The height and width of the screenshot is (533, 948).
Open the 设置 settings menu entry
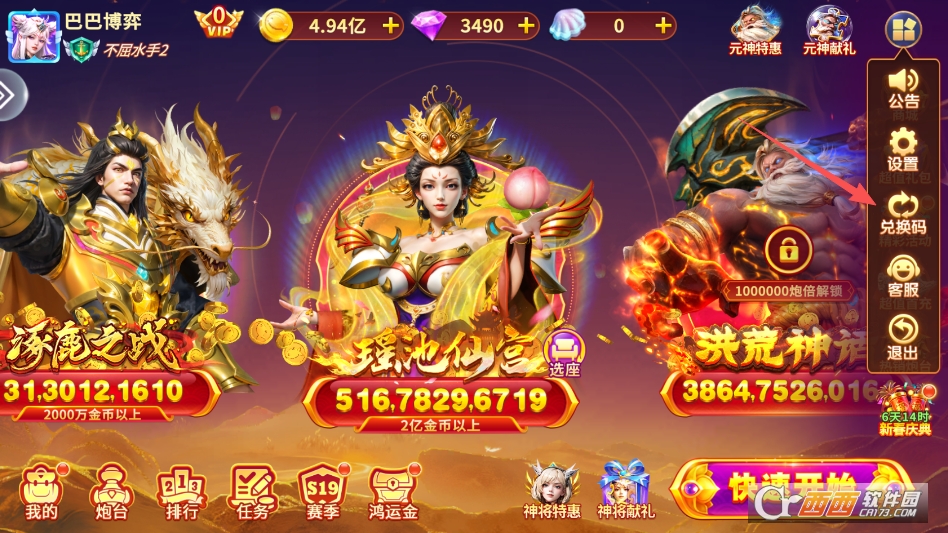click(903, 148)
